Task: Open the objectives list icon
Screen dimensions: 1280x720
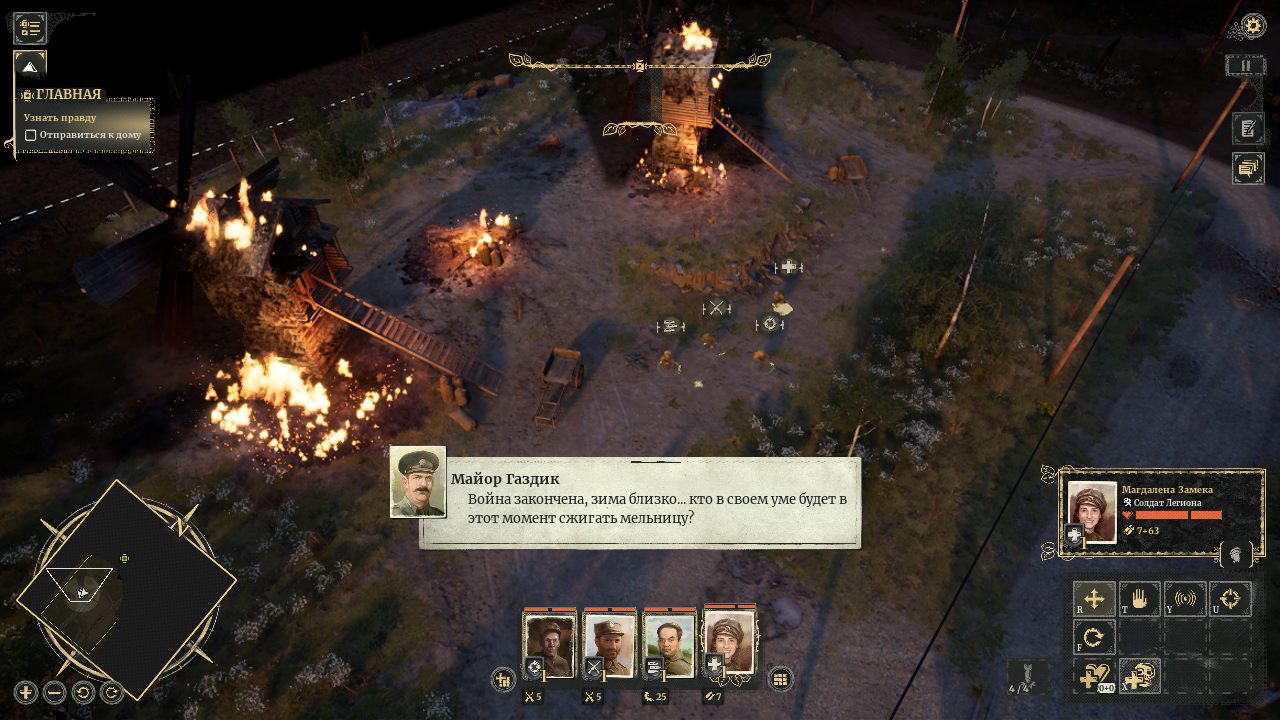Action: pos(30,28)
